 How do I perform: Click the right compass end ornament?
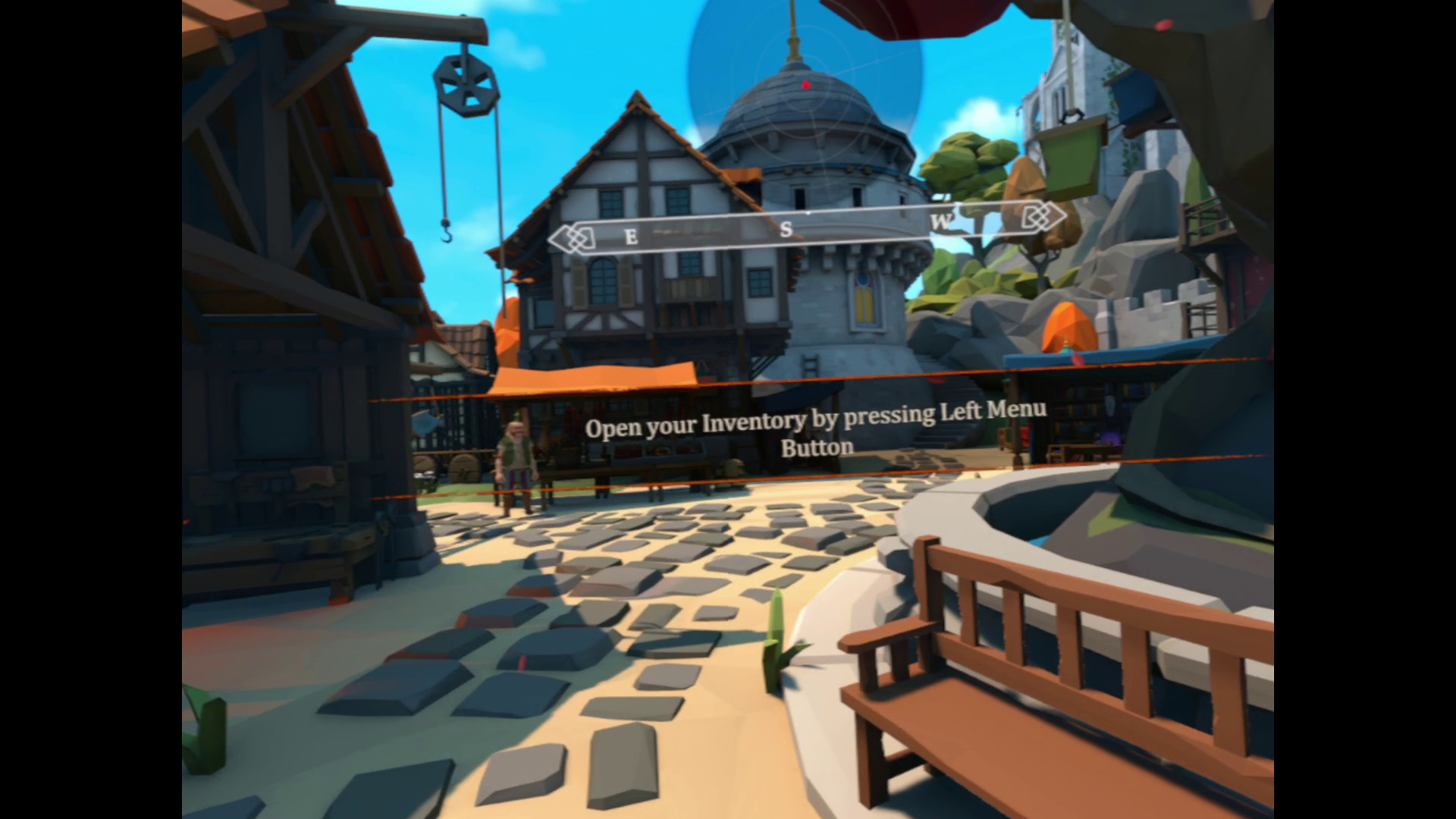[x=1040, y=217]
